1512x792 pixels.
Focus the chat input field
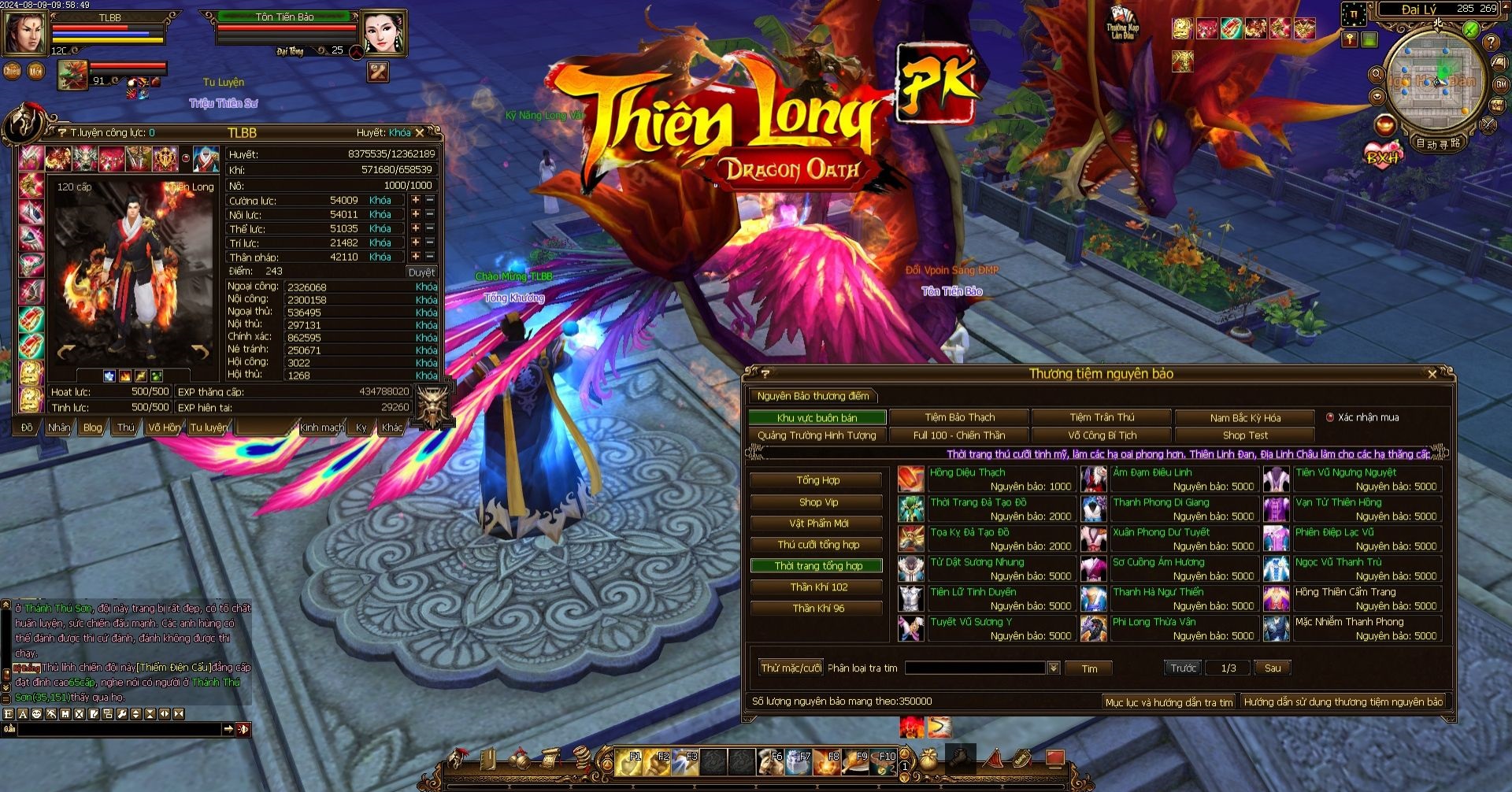(118, 730)
